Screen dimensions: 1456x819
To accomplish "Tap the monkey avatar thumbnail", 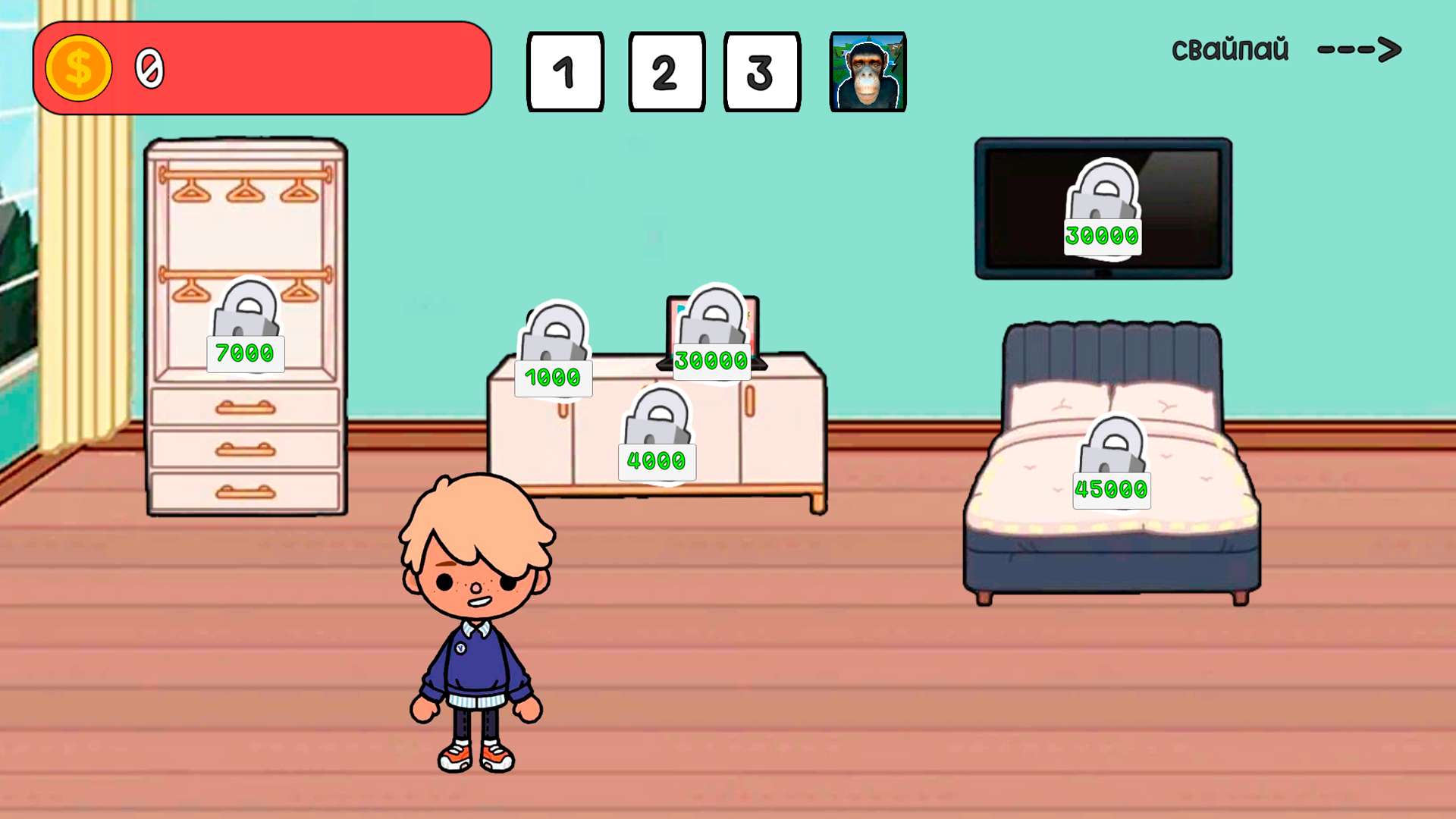I will click(865, 71).
